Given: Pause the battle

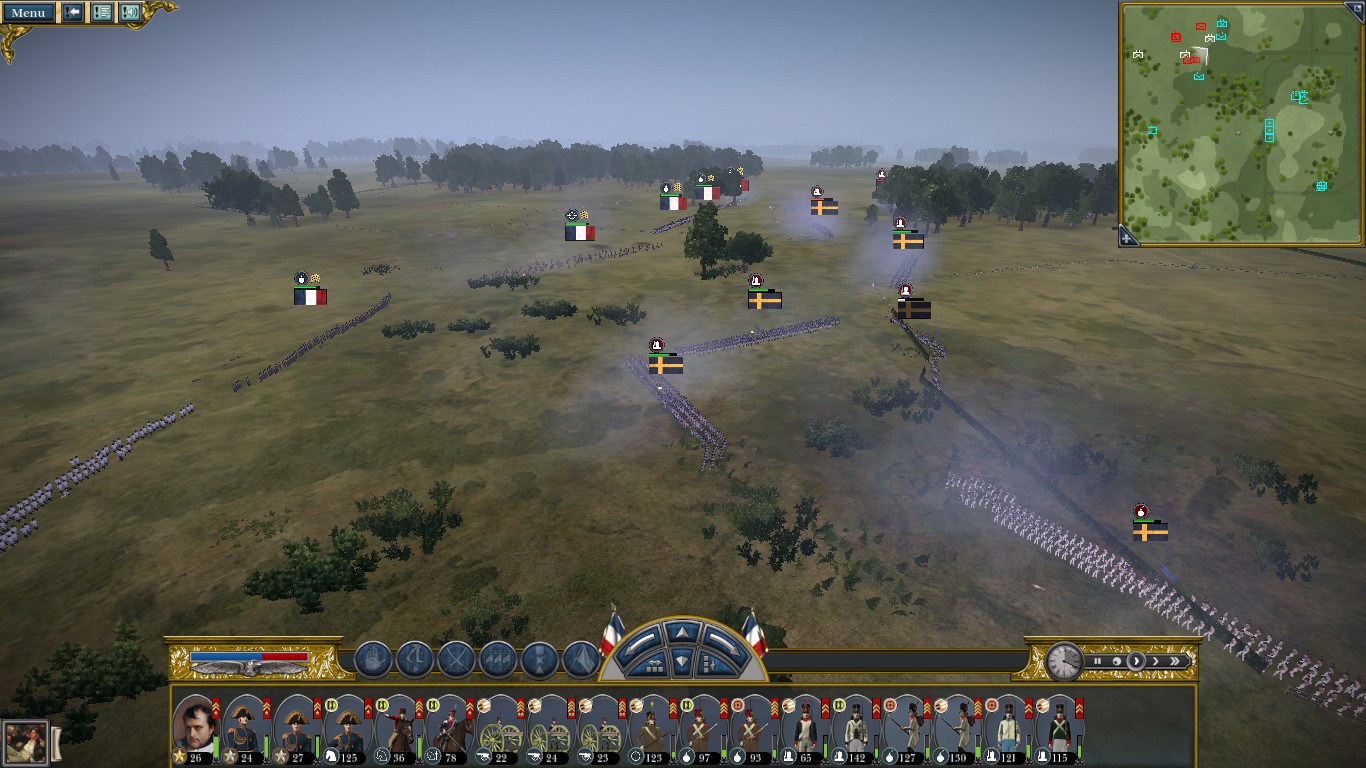Looking at the screenshot, I should coord(1098,661).
